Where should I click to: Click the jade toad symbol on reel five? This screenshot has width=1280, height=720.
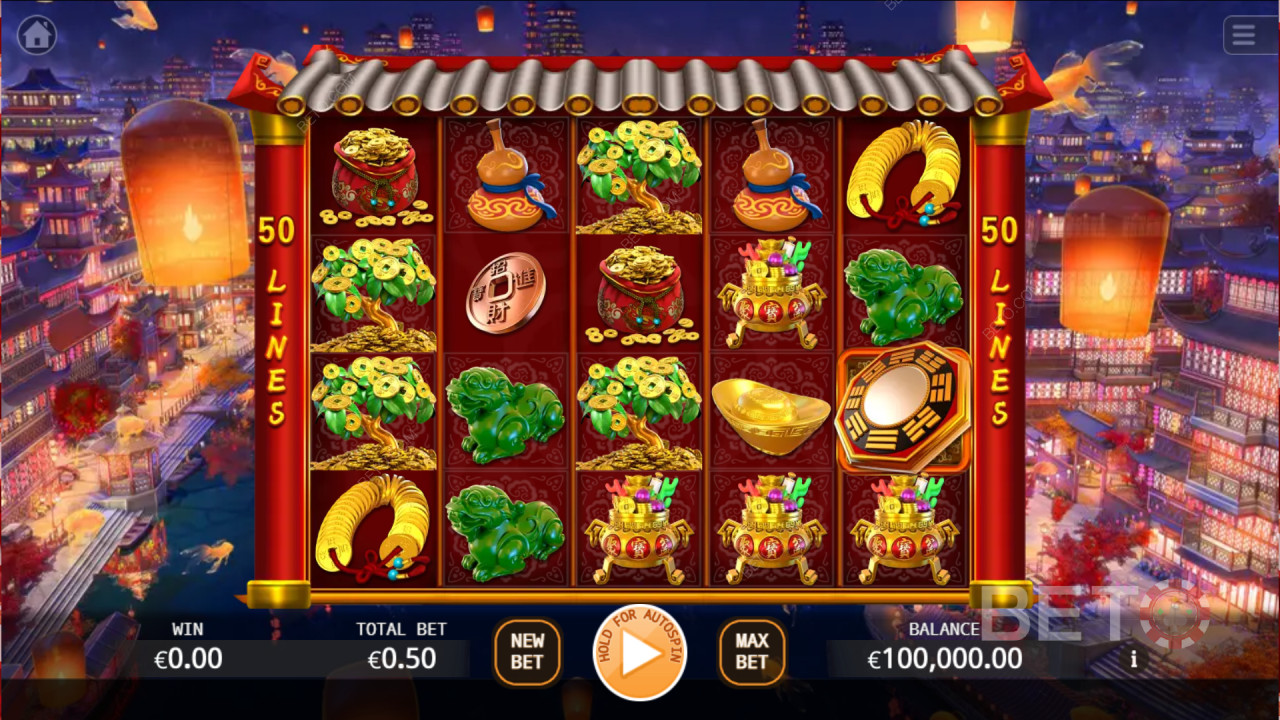pos(905,292)
